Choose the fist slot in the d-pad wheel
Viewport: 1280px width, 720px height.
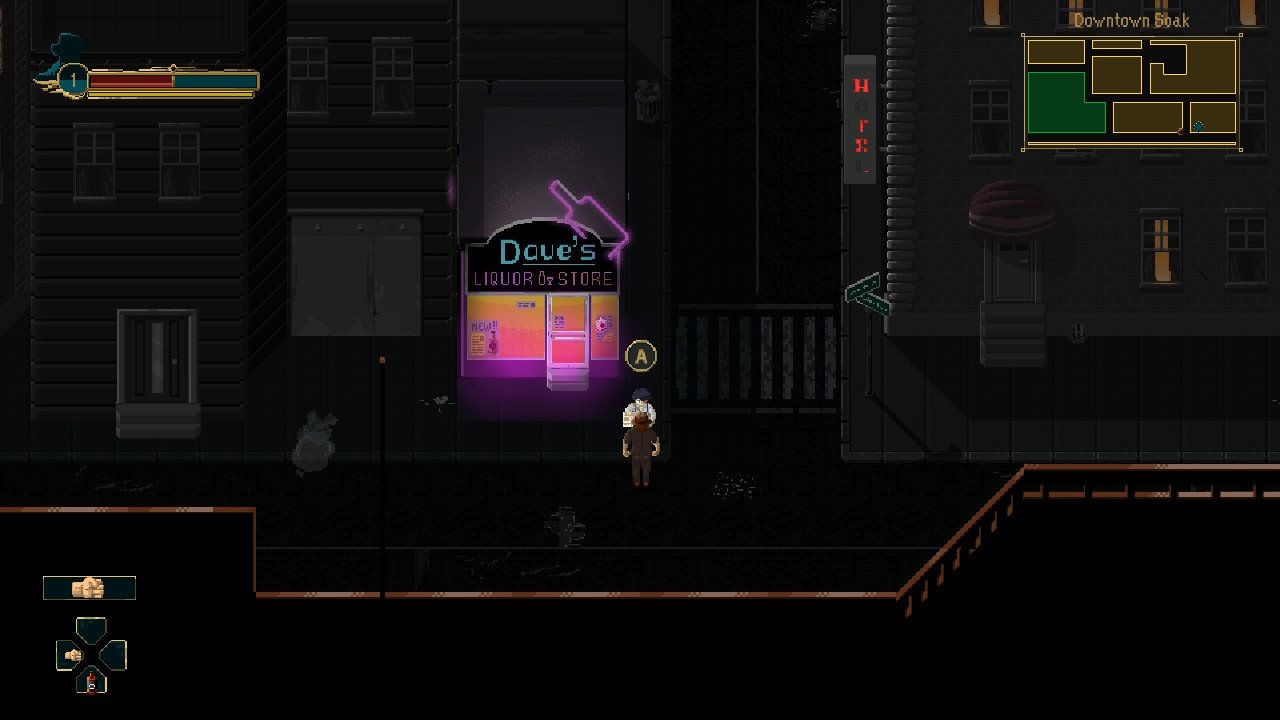[x=71, y=656]
